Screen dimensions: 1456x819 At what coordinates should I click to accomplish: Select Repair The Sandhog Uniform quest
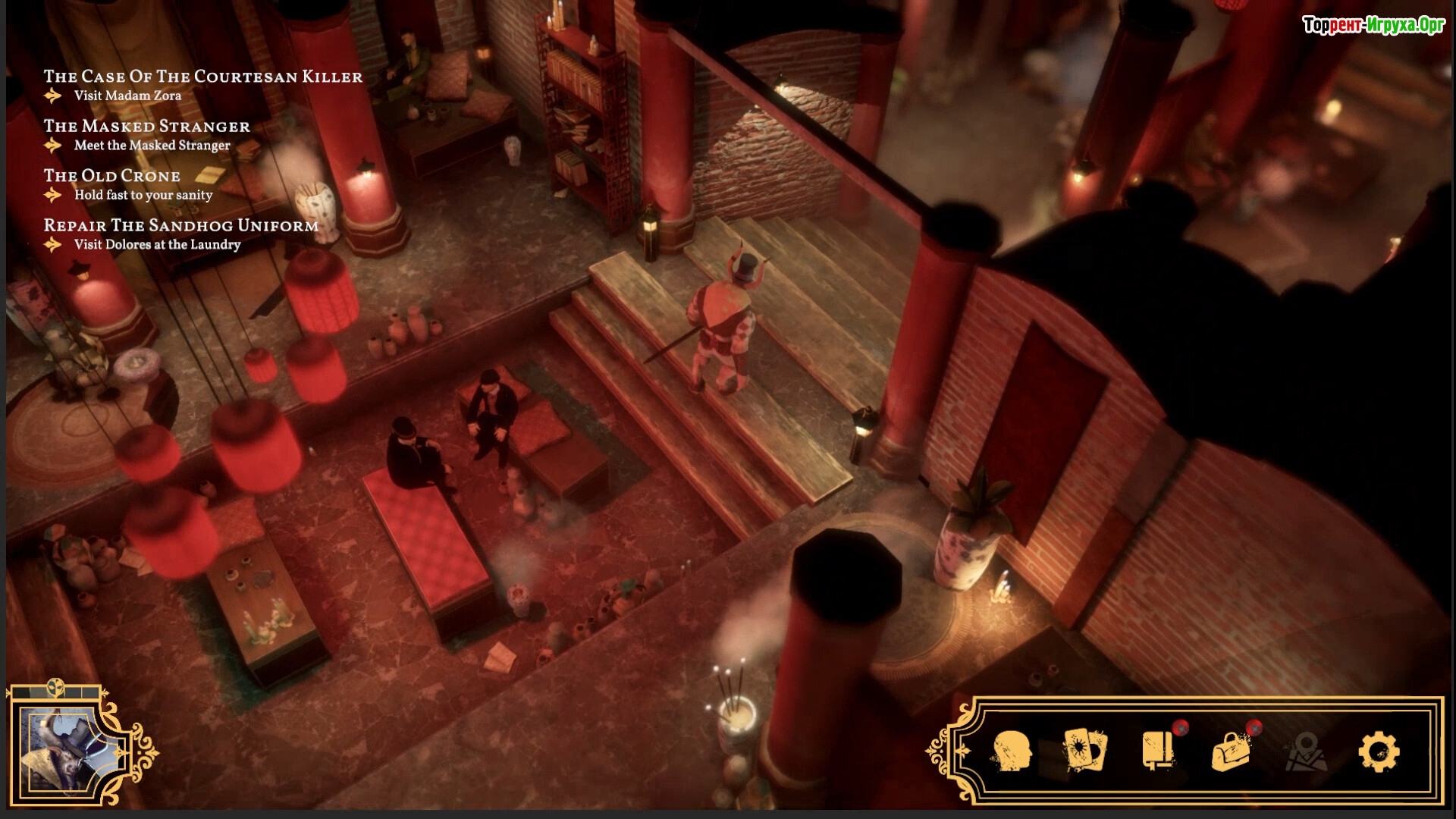(180, 226)
